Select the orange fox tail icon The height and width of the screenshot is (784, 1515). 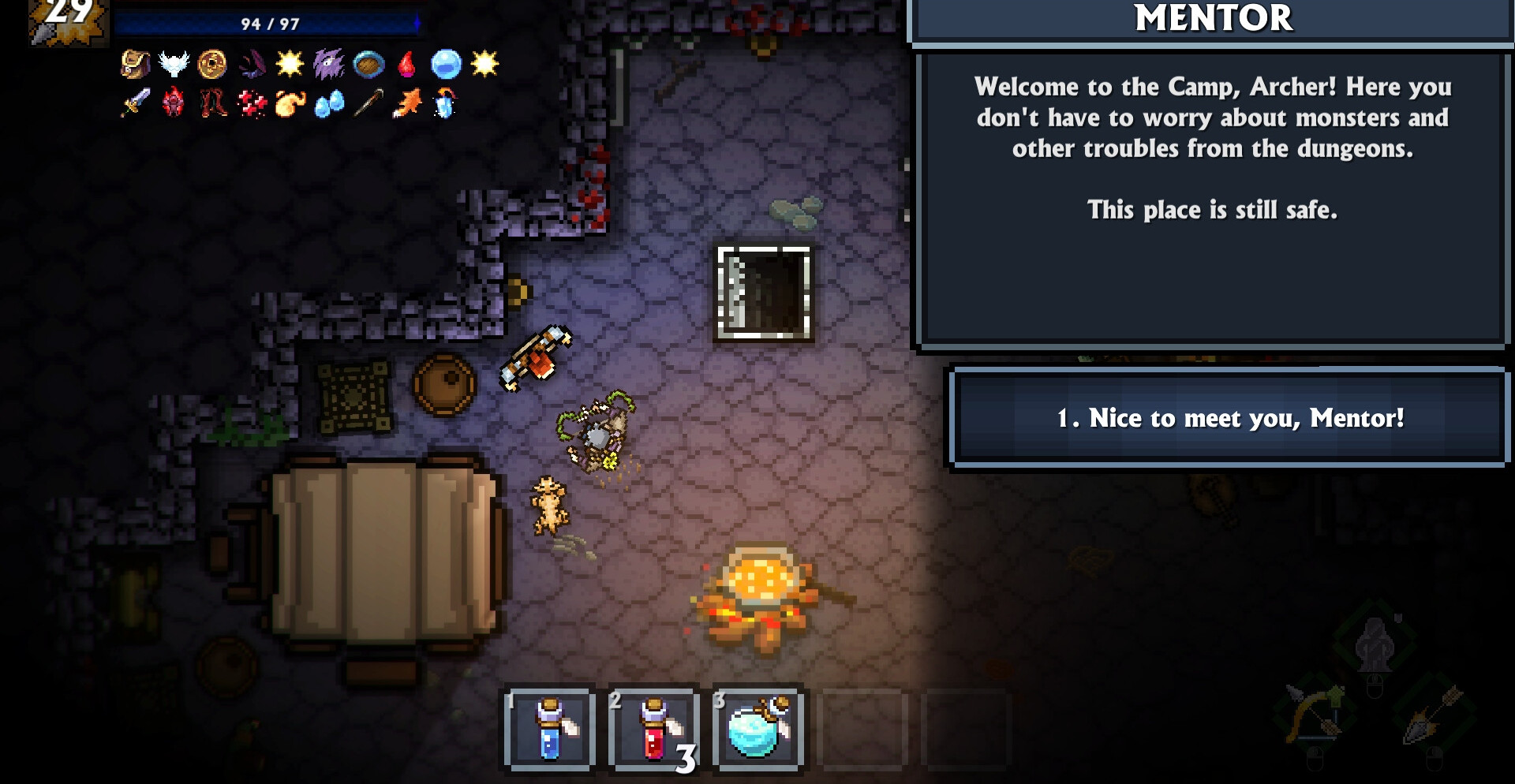(407, 103)
